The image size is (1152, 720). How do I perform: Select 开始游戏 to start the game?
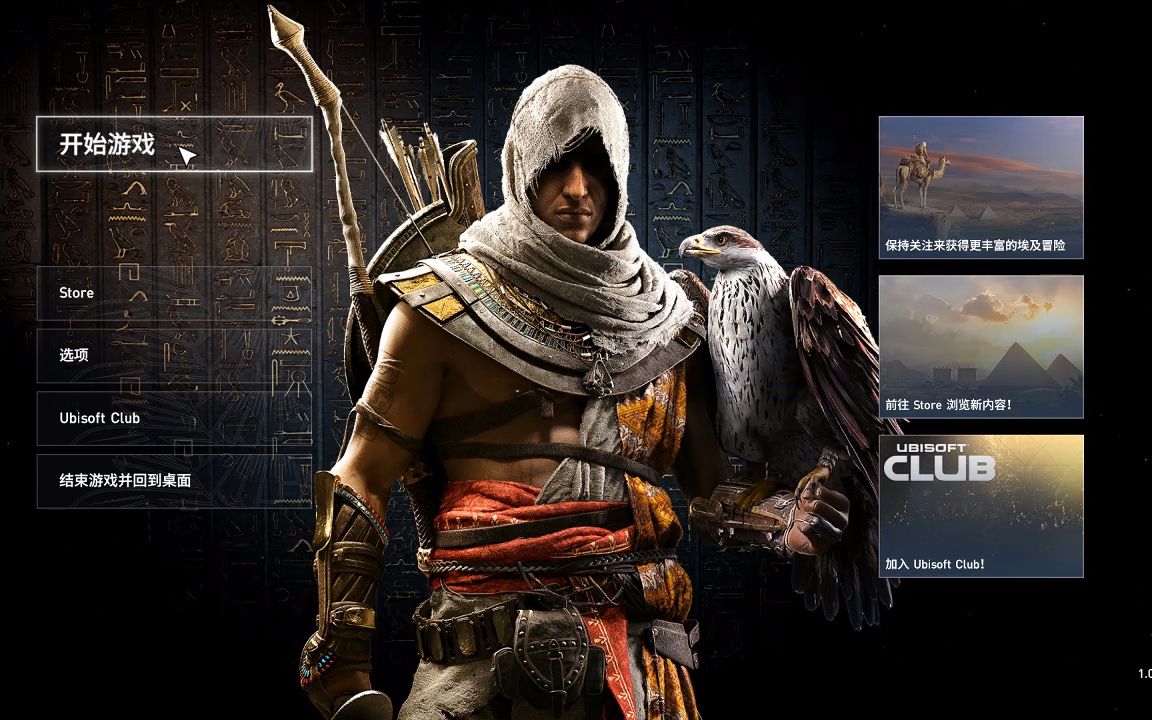click(173, 144)
